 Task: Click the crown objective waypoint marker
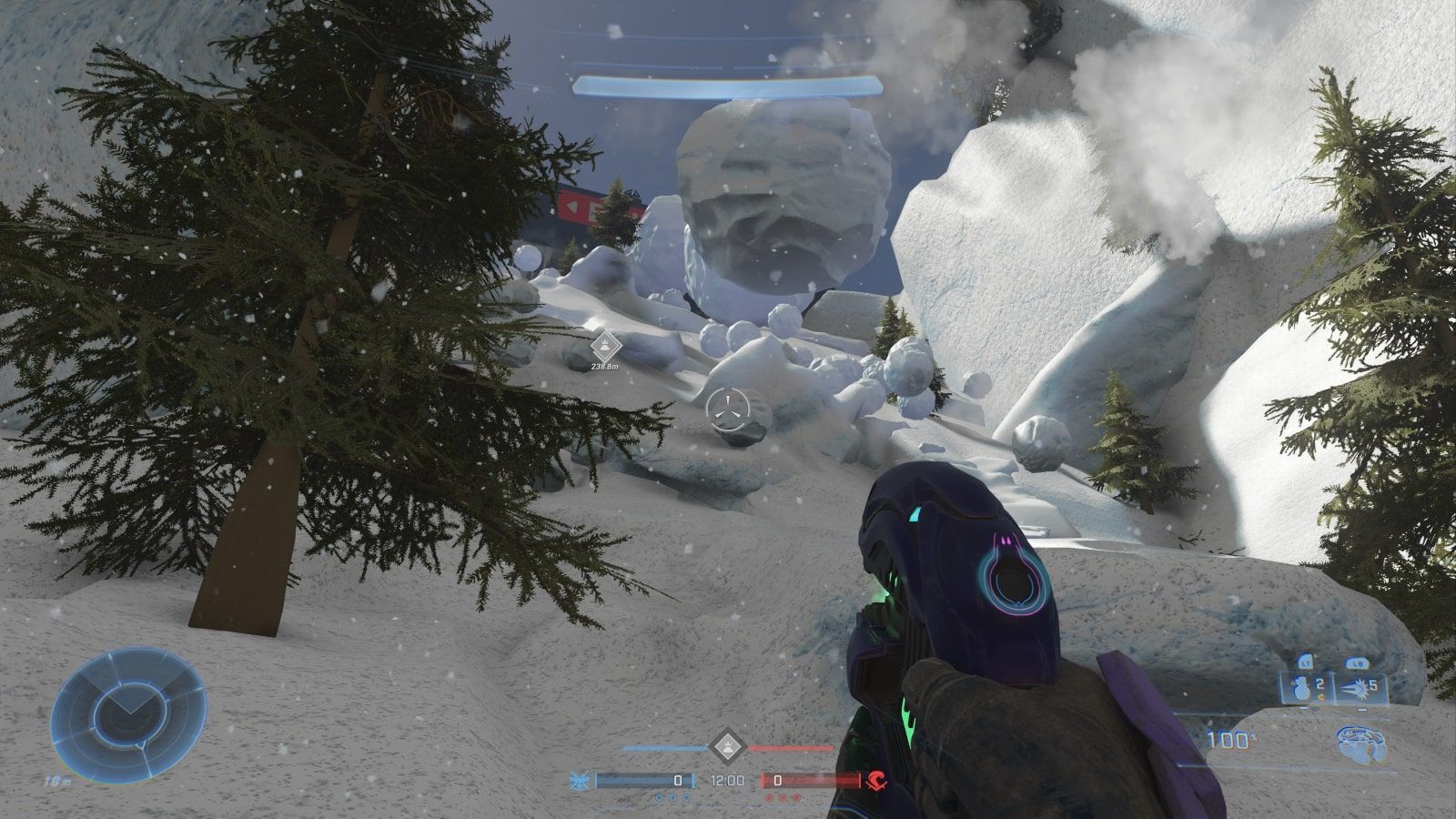pos(602,348)
